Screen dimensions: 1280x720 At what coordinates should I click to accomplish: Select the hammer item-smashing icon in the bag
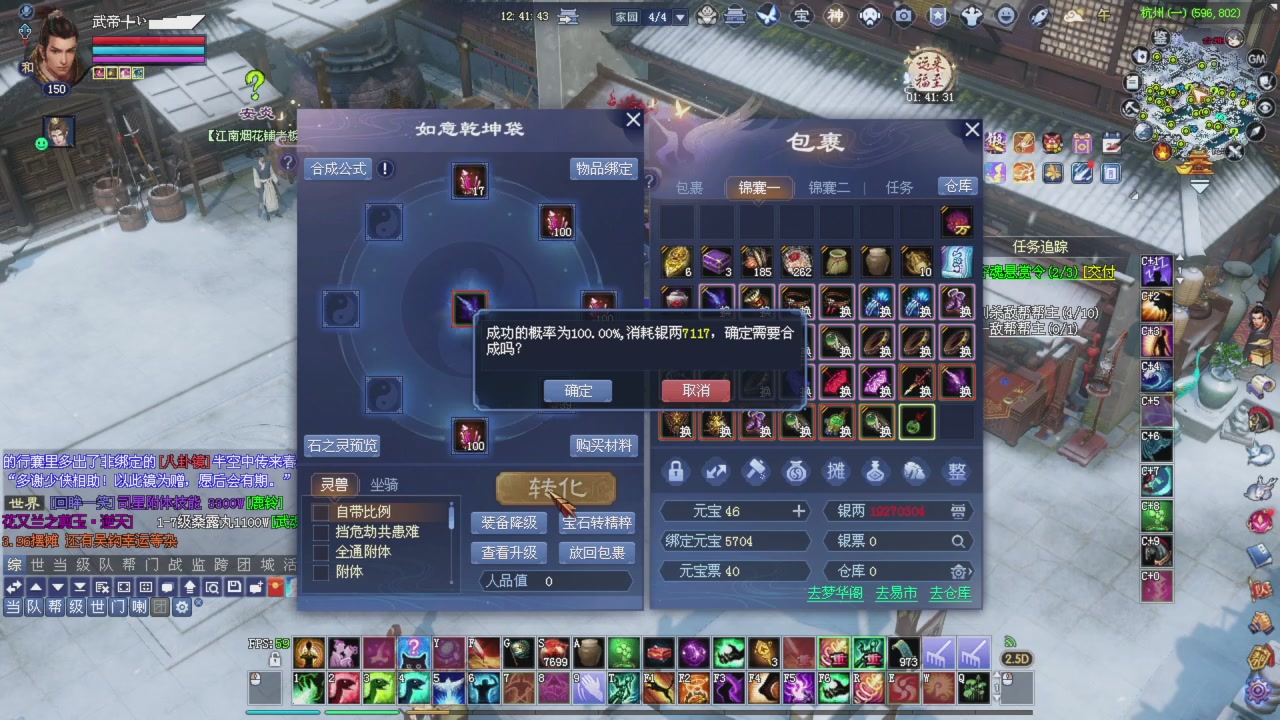point(755,471)
